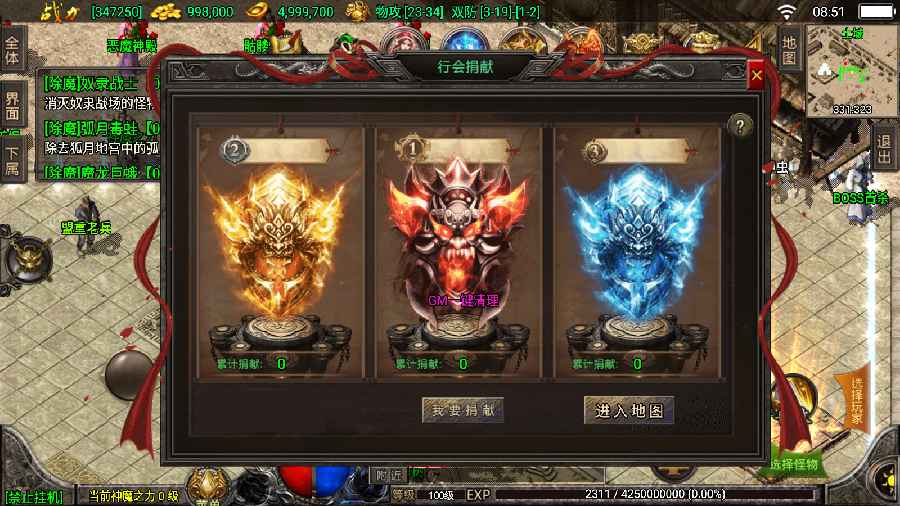Switch to the 全体 tab

coord(12,51)
